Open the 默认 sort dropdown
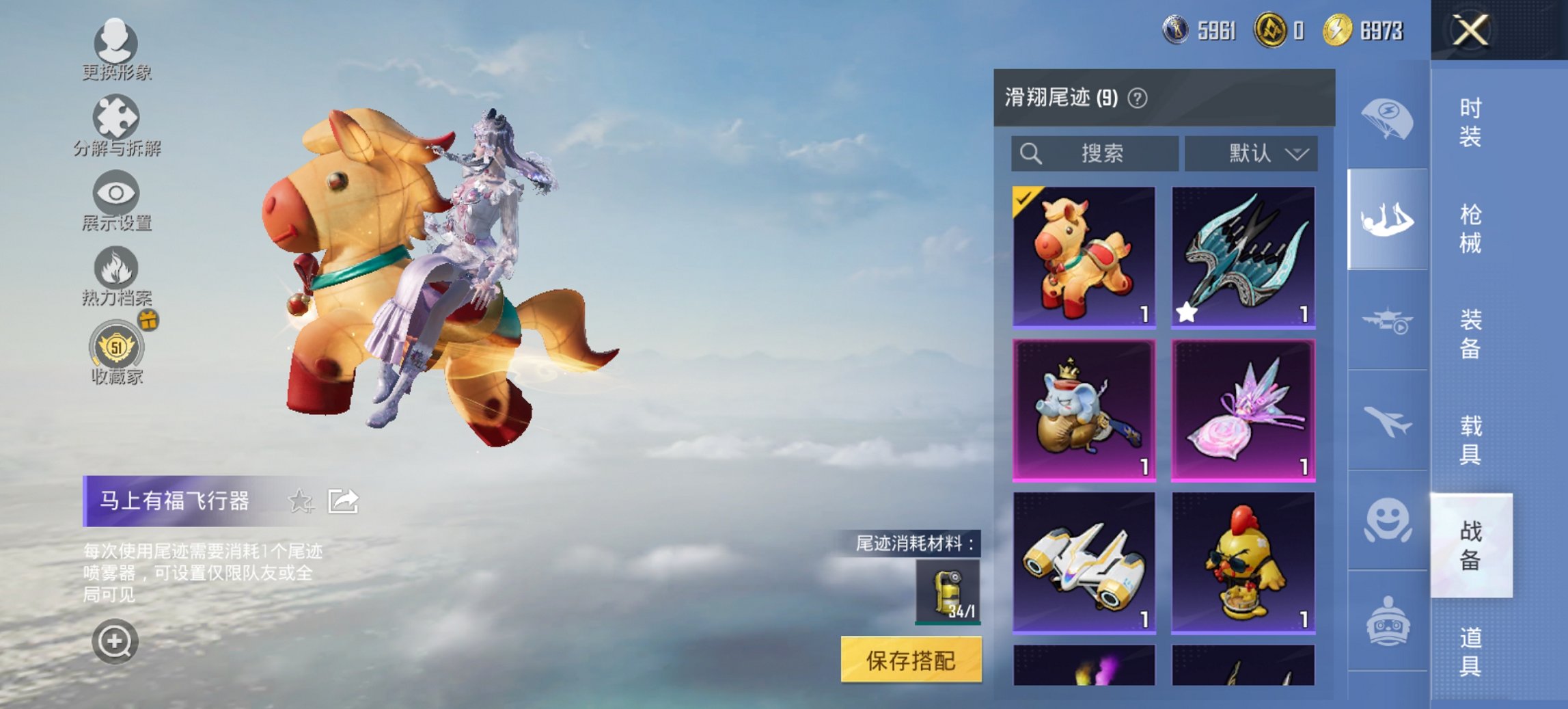 [x=1252, y=153]
